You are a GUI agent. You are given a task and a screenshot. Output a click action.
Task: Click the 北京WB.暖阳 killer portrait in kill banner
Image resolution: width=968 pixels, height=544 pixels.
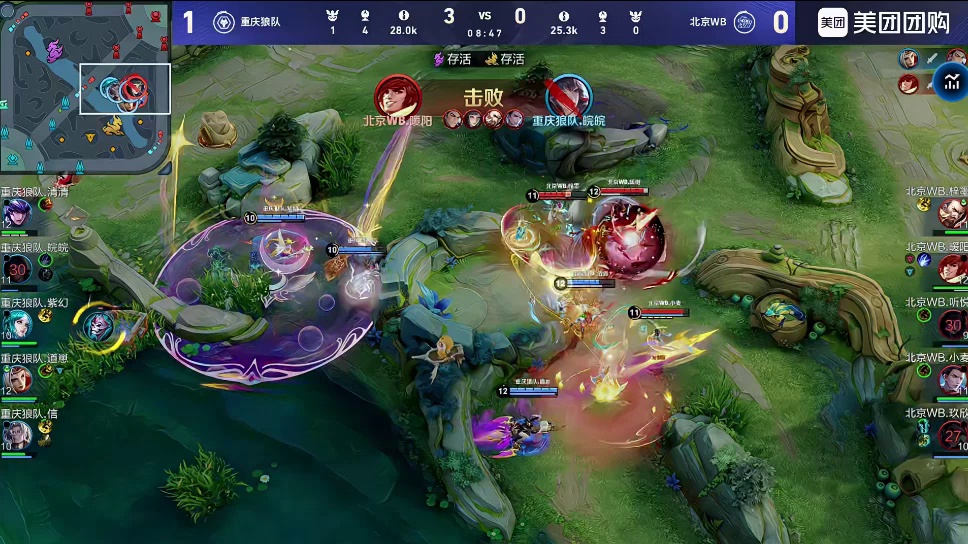pyautogui.click(x=397, y=96)
